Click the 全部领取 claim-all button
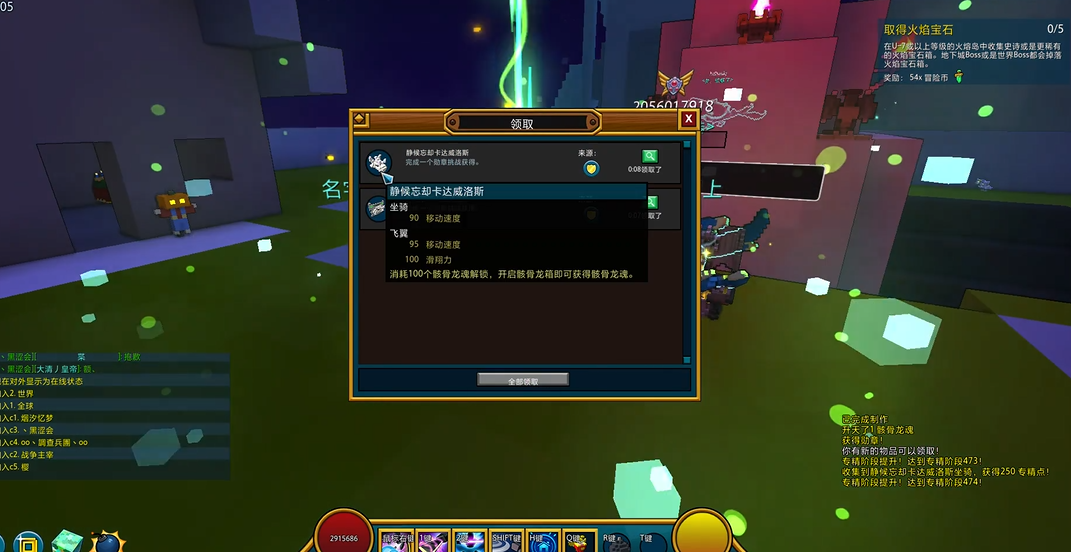Image resolution: width=1071 pixels, height=552 pixels. click(x=523, y=380)
